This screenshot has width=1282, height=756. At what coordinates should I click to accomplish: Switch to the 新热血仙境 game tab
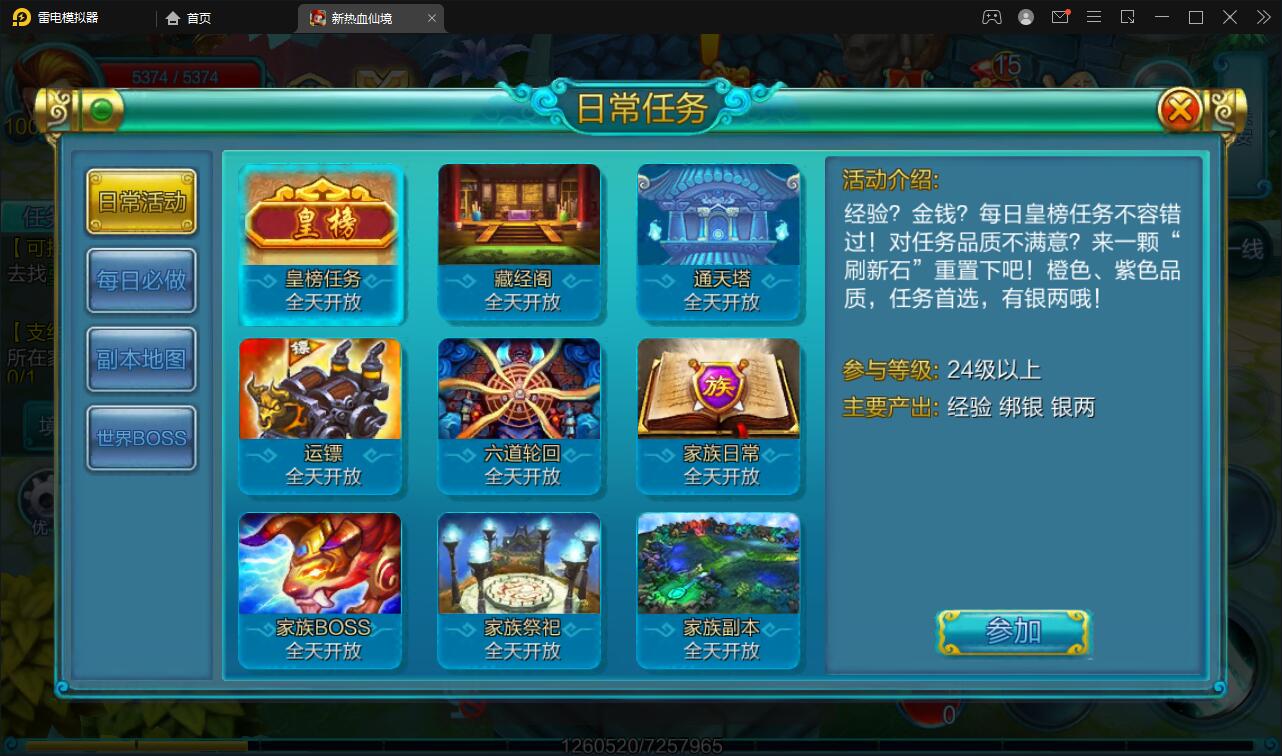click(360, 17)
